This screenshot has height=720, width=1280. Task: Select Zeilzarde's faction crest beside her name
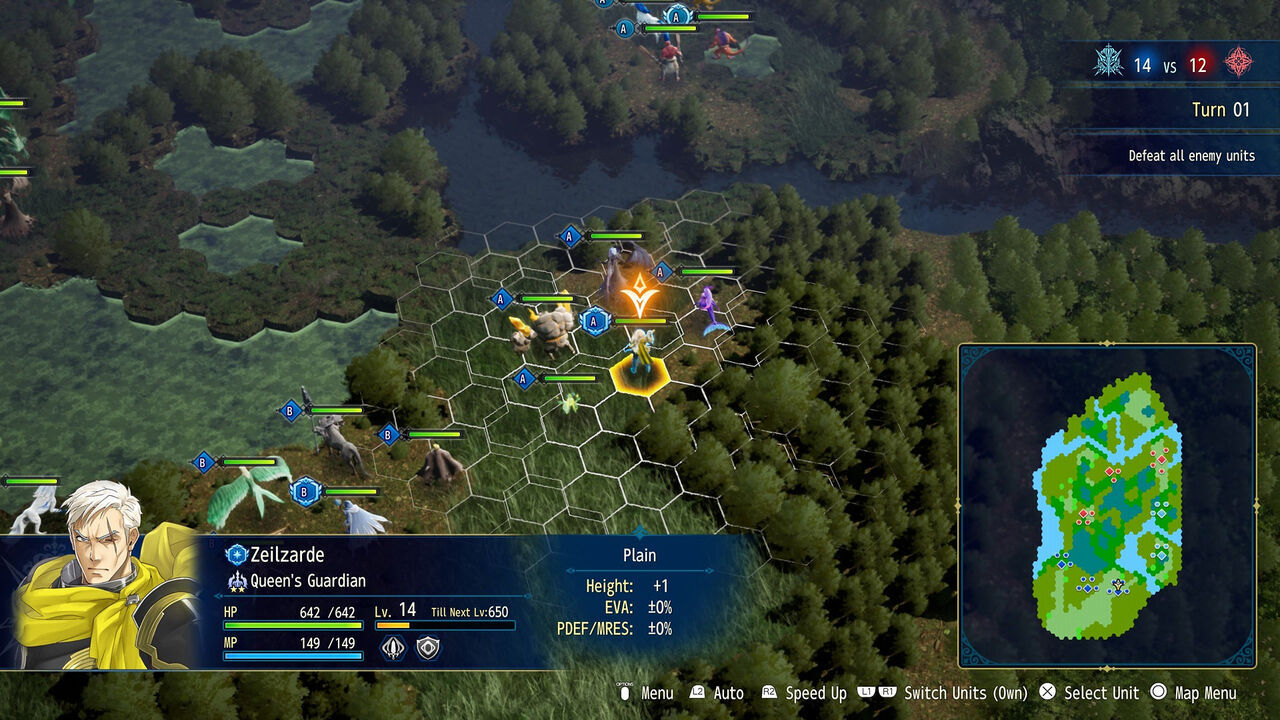[235, 554]
